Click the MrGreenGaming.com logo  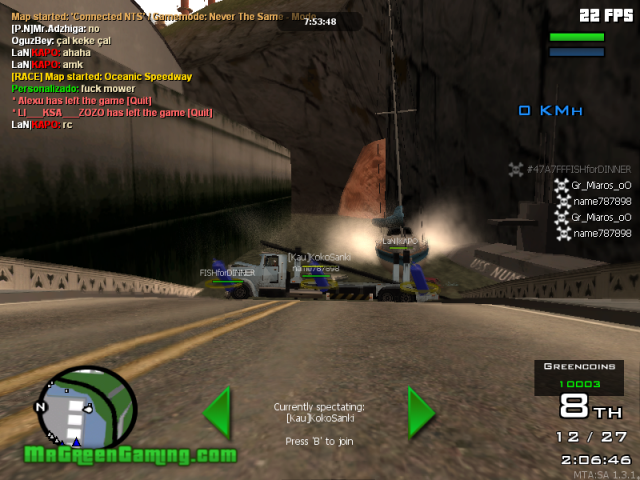point(131,455)
